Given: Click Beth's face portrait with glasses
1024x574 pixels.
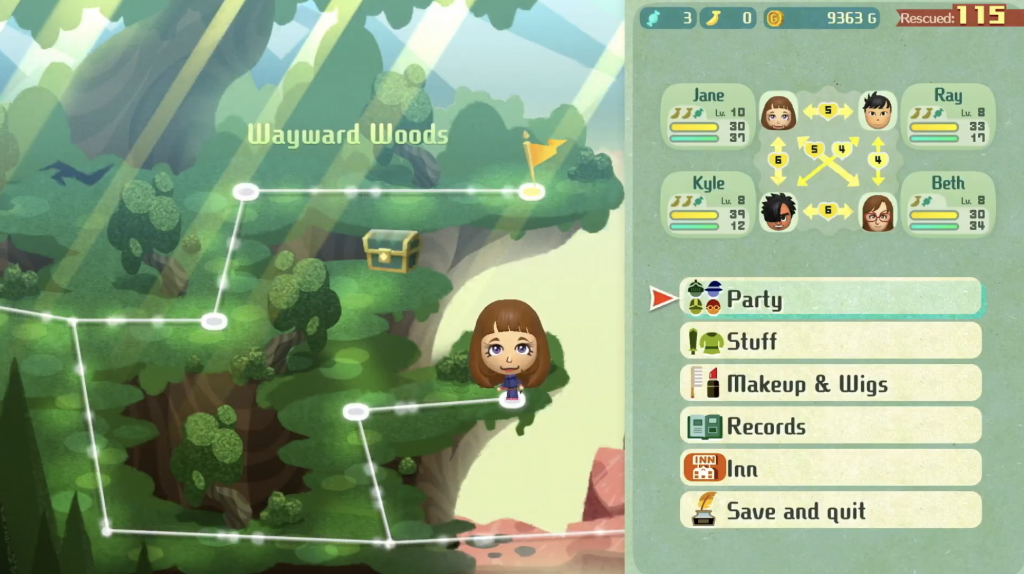Looking at the screenshot, I should (x=877, y=211).
